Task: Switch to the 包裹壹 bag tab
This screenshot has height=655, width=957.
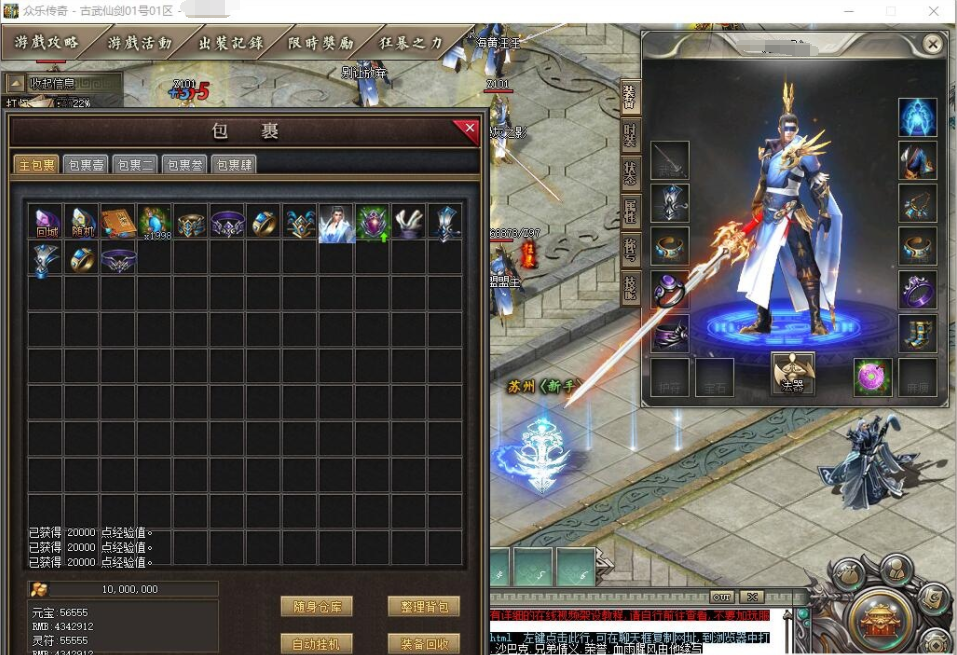Action: 85,165
